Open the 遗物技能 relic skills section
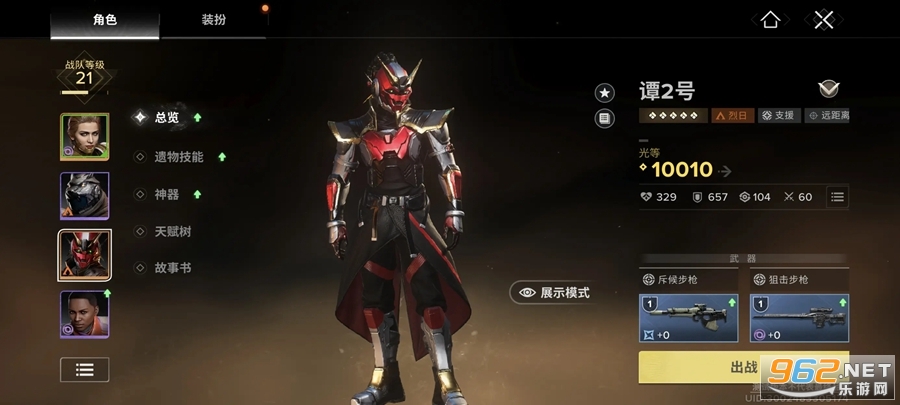Image resolution: width=900 pixels, height=405 pixels. [x=178, y=157]
